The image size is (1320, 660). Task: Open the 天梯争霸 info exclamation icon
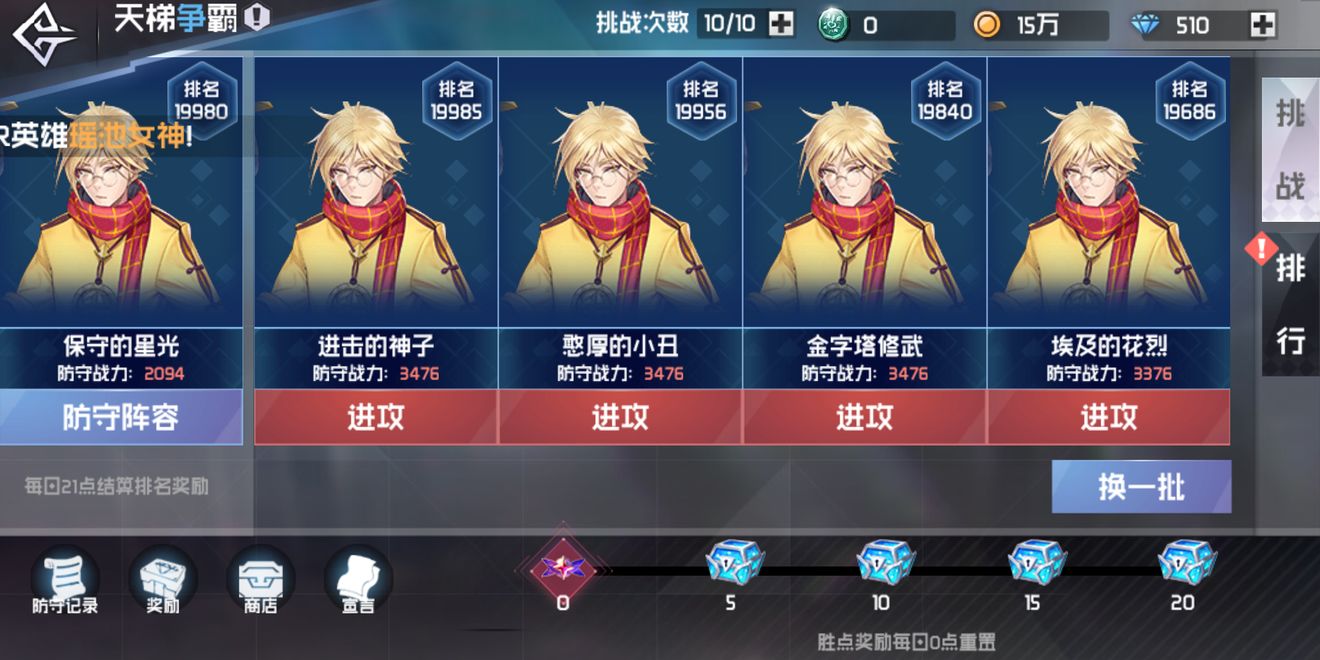point(257,18)
